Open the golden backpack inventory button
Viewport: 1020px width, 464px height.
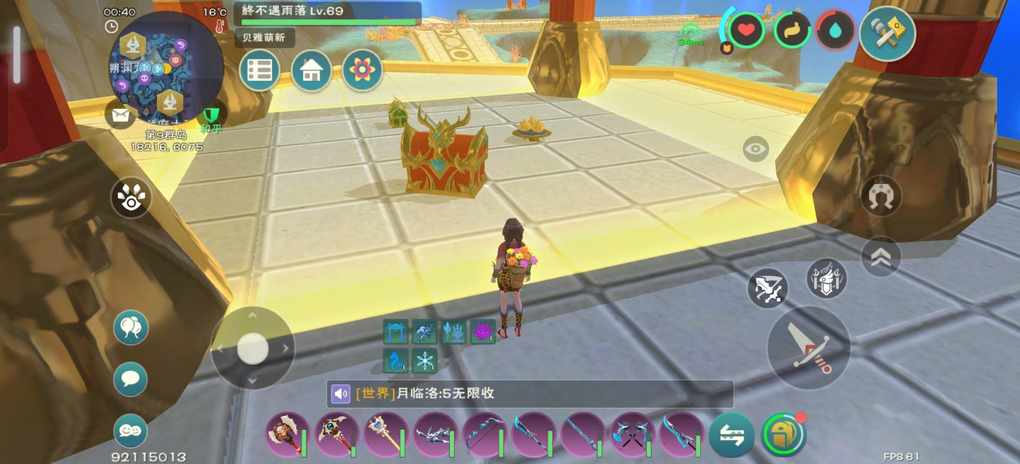(x=782, y=434)
